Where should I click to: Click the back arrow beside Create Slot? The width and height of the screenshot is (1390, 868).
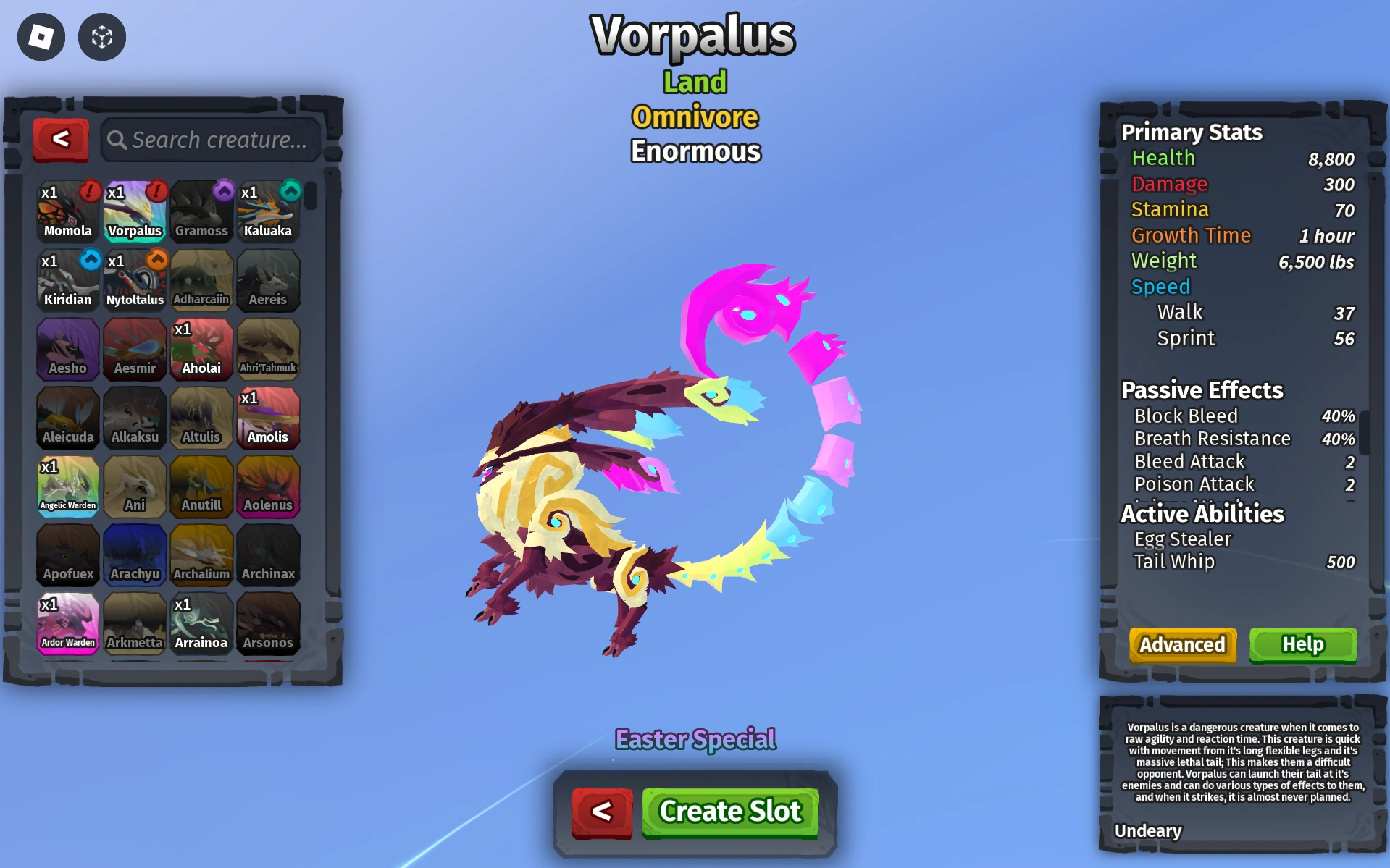tap(601, 812)
